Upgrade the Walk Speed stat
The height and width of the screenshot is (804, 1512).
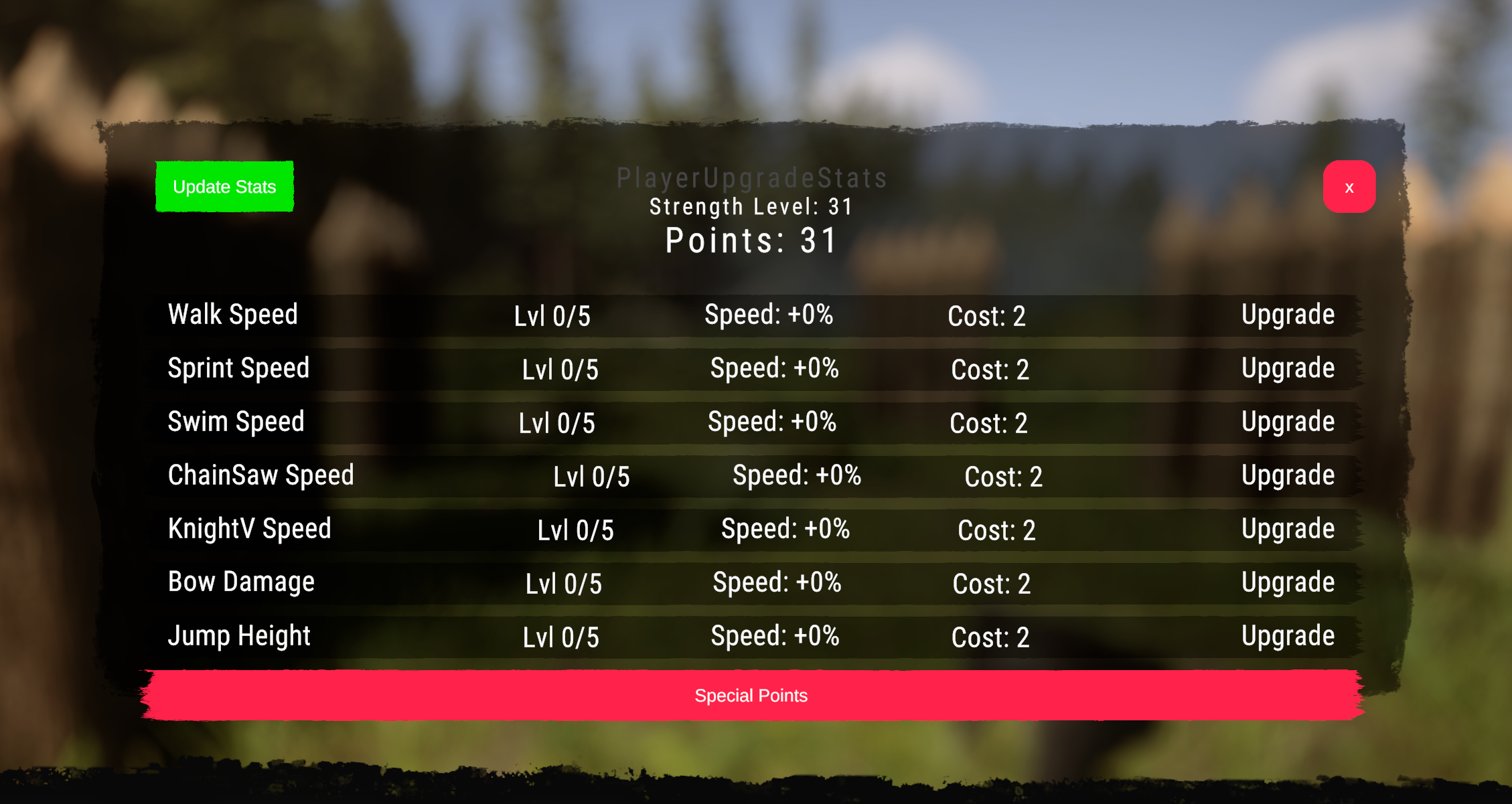coord(1287,315)
